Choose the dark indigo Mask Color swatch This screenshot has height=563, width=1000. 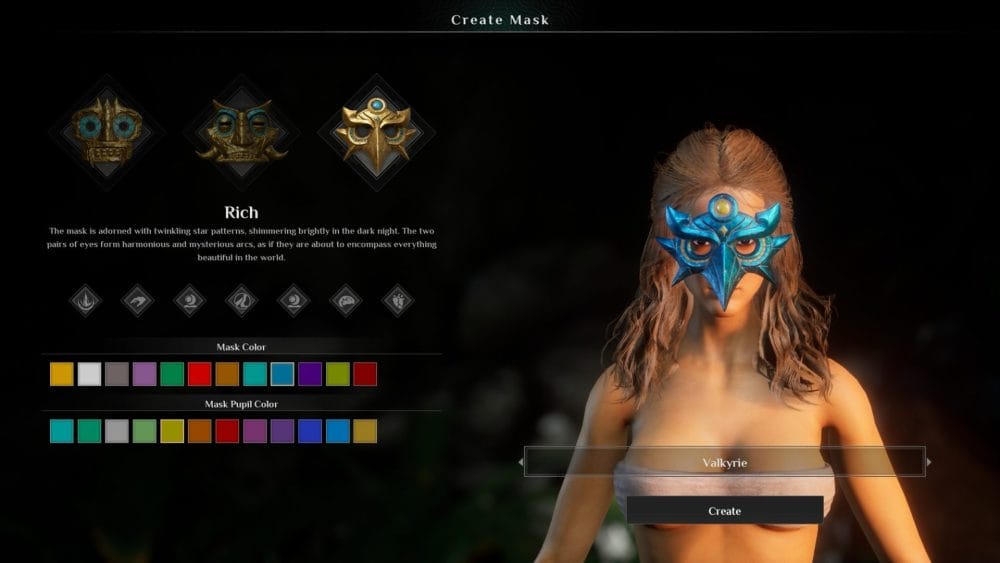click(310, 374)
